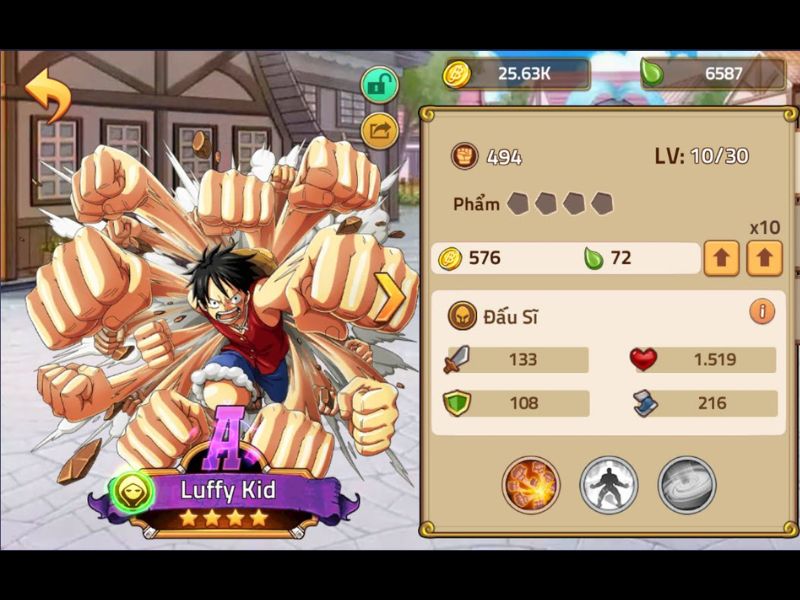Image resolution: width=800 pixels, height=600 pixels.
Task: Open the yellow share button
Action: [380, 130]
